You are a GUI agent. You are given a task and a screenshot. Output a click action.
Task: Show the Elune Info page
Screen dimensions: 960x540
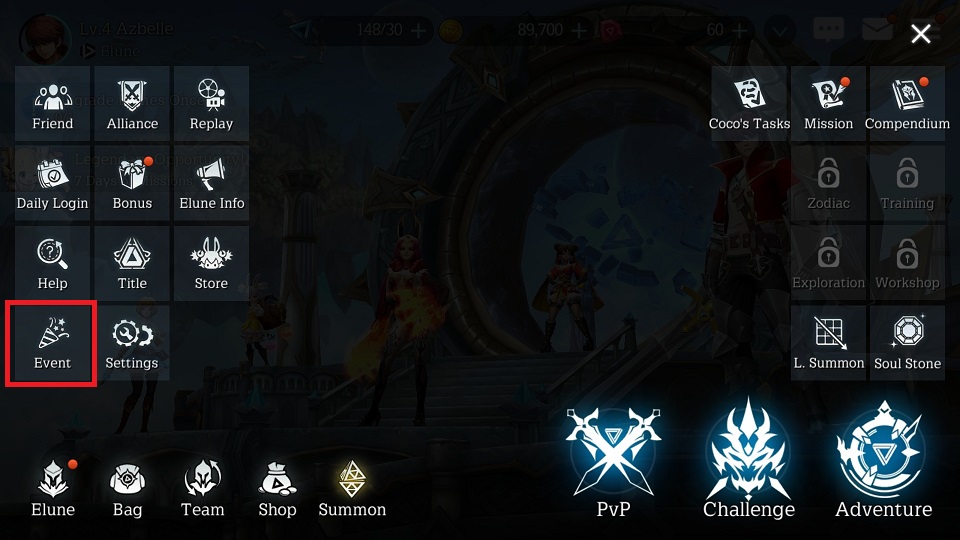click(x=211, y=183)
